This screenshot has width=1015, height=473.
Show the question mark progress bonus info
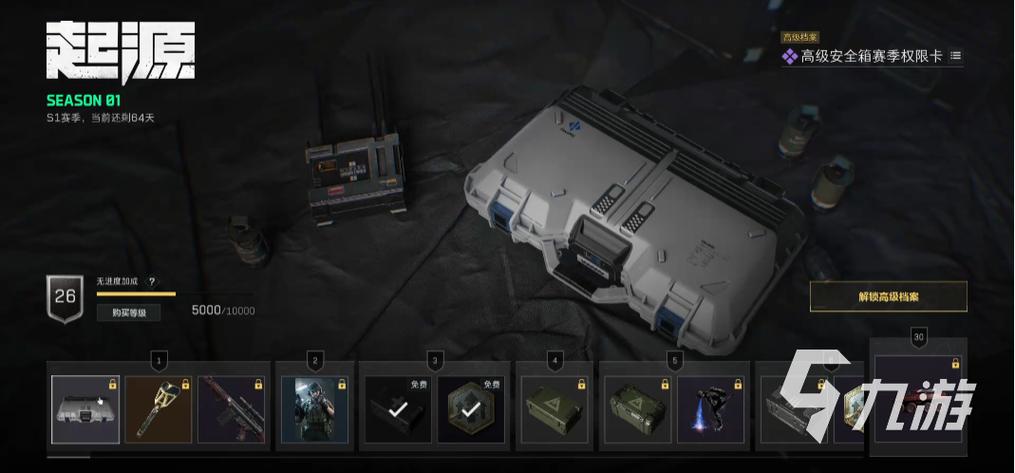(152, 282)
